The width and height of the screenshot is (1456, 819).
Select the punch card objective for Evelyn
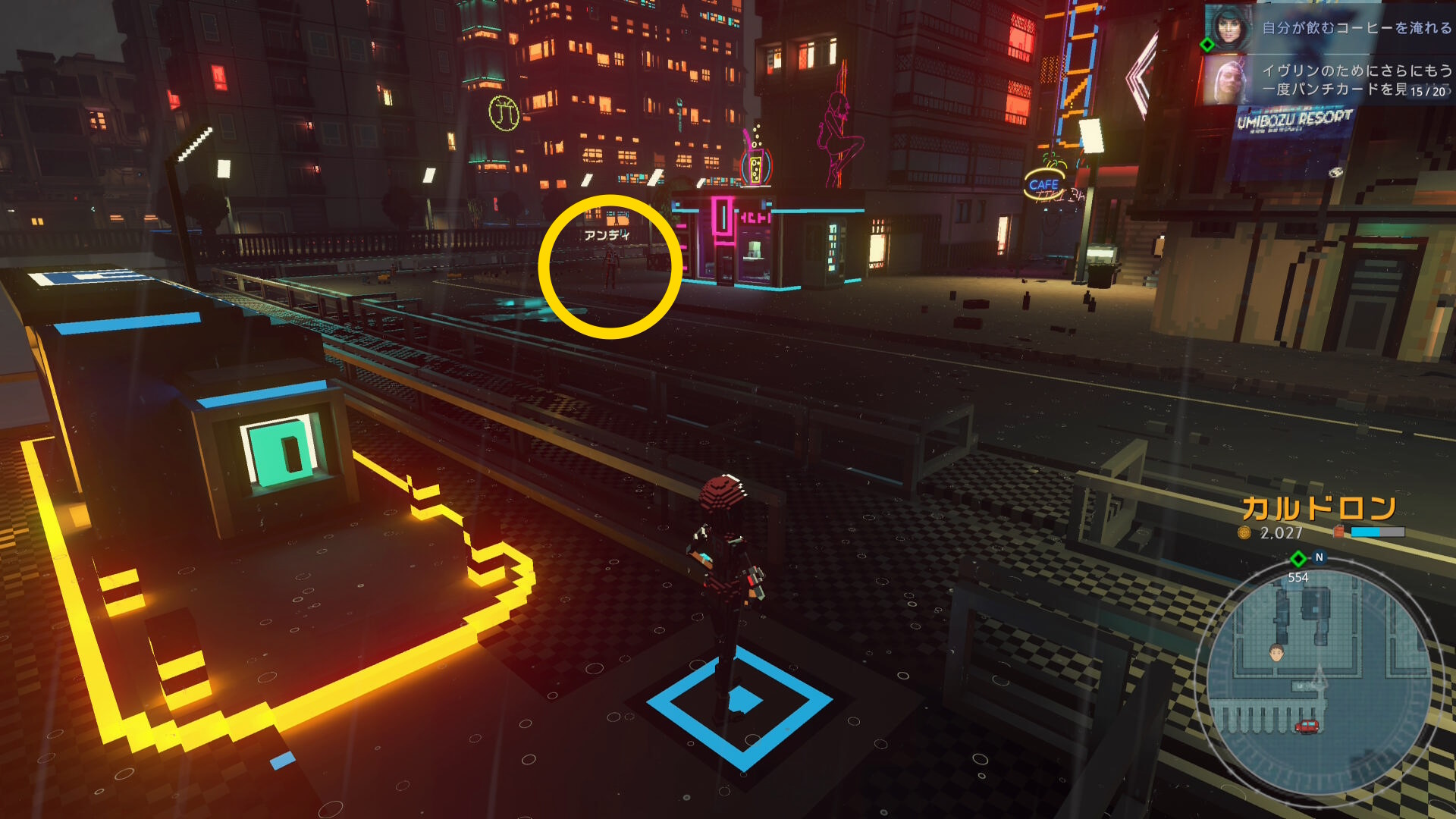(x=1356, y=80)
